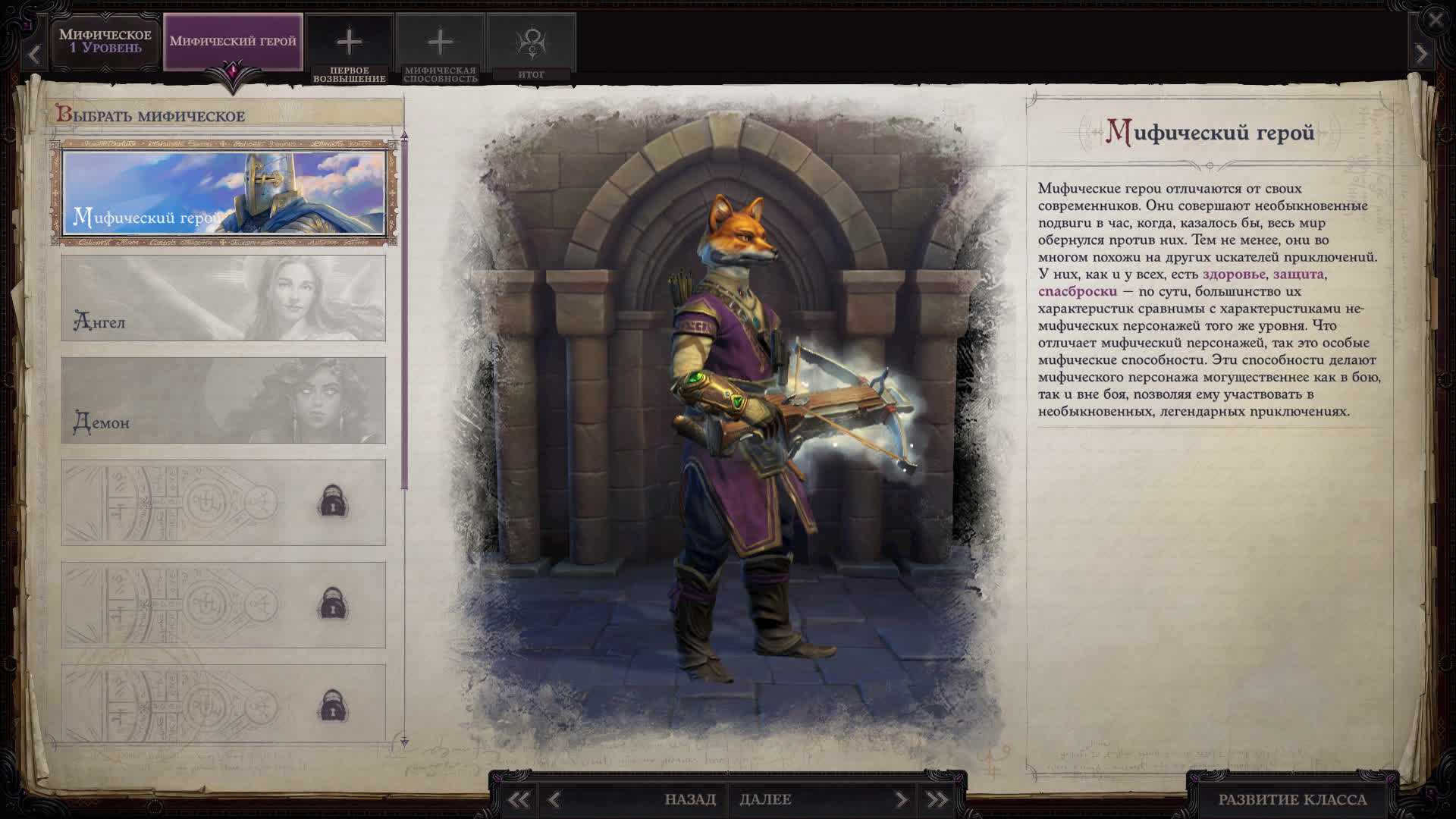Click the здоровье link in description
This screenshot has width=1456, height=819.
tap(1234, 275)
